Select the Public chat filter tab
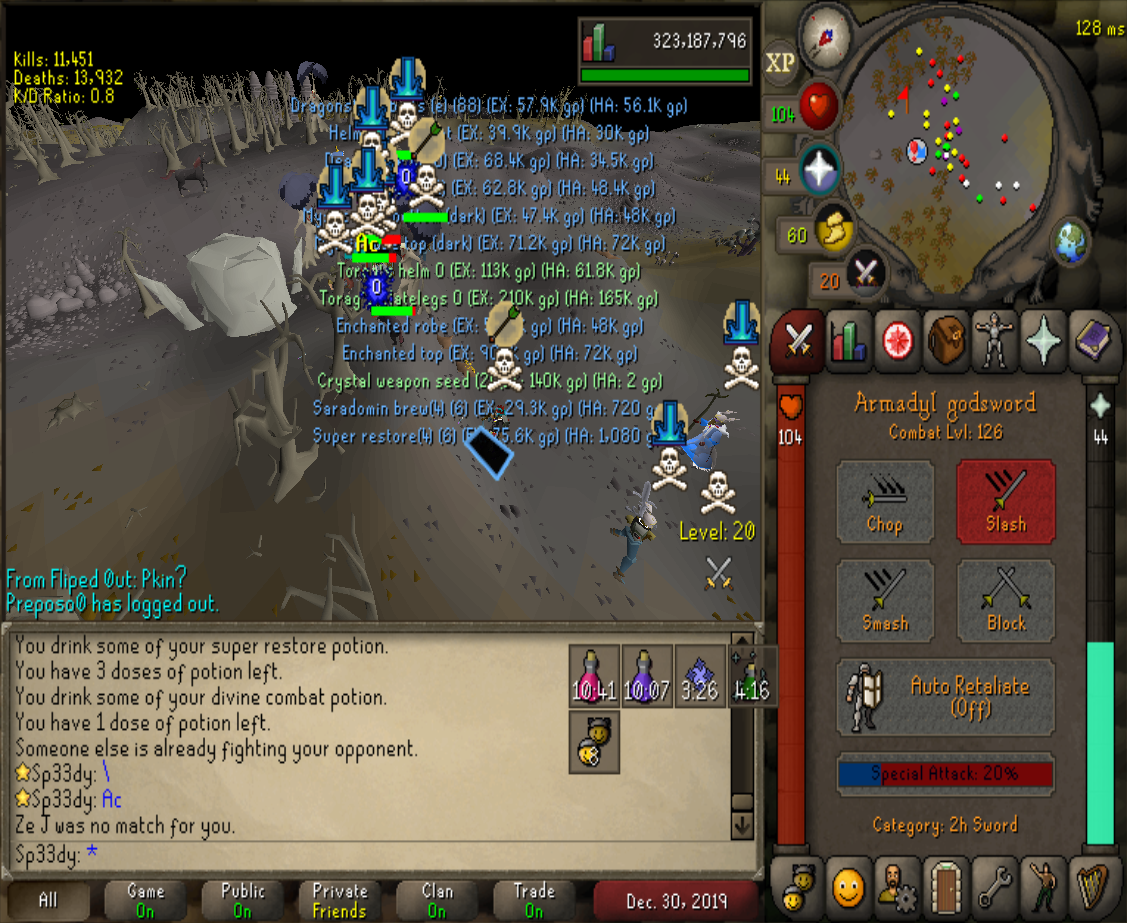1127x923 pixels. pos(243,900)
